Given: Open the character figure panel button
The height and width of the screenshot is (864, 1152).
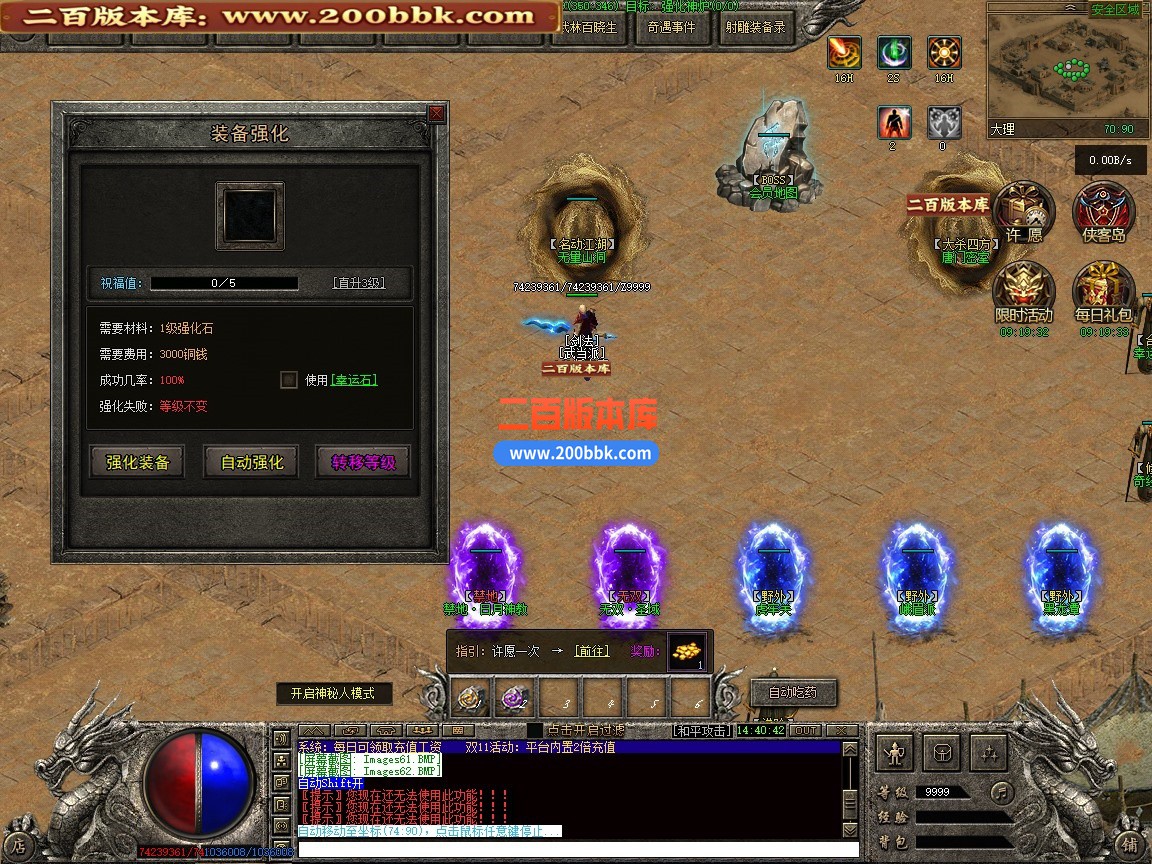Looking at the screenshot, I should [x=896, y=752].
